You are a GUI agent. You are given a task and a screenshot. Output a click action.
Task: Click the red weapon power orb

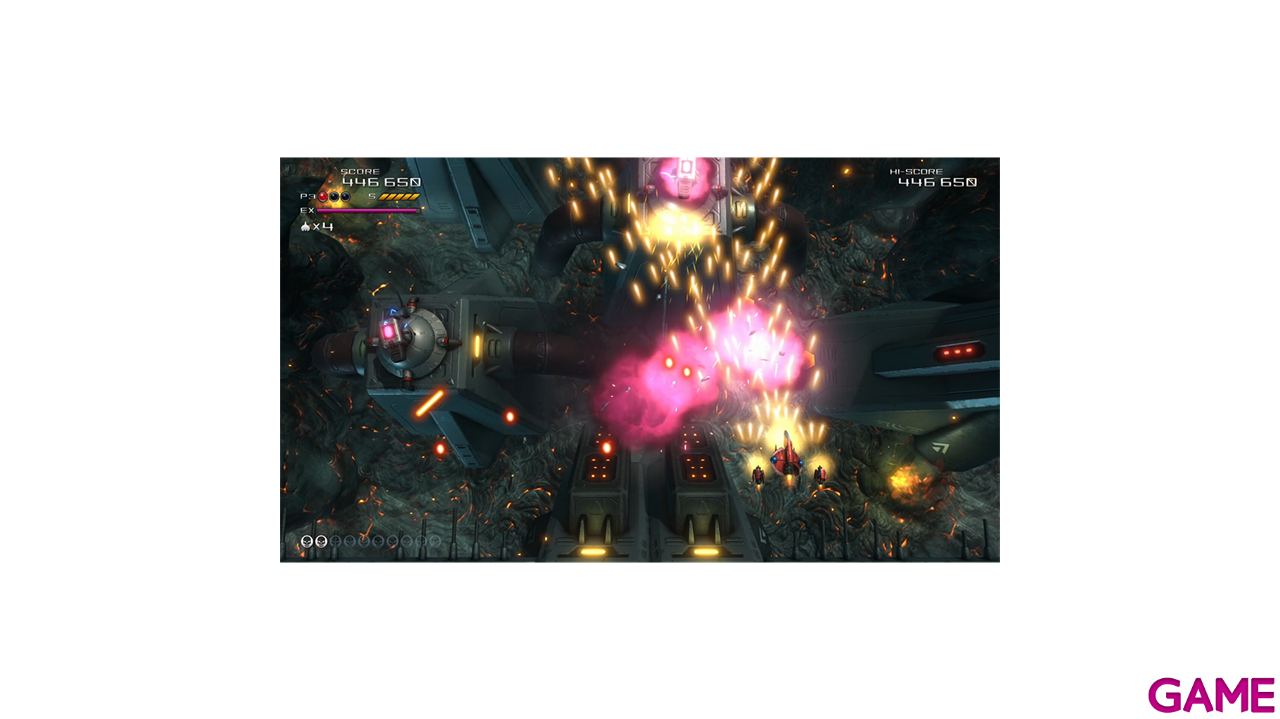[x=323, y=197]
